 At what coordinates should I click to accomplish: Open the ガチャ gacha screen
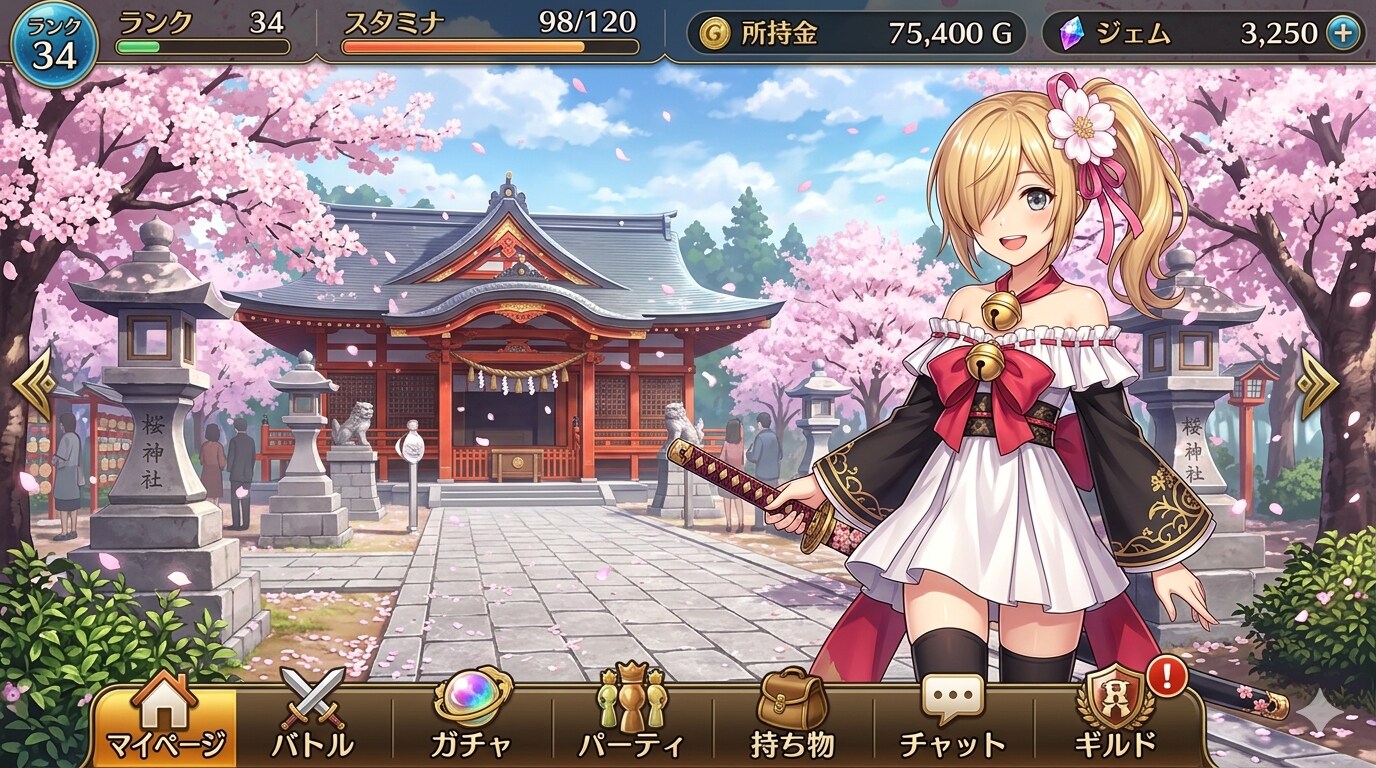pos(472,718)
